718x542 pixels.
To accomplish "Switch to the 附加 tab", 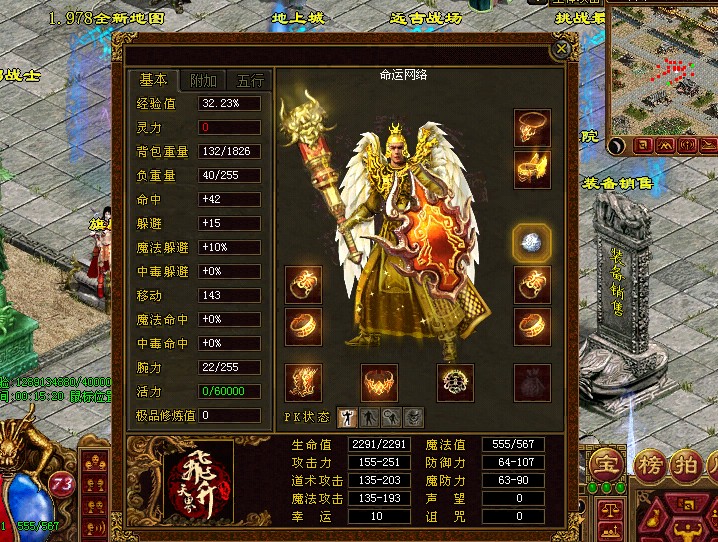I will point(203,81).
